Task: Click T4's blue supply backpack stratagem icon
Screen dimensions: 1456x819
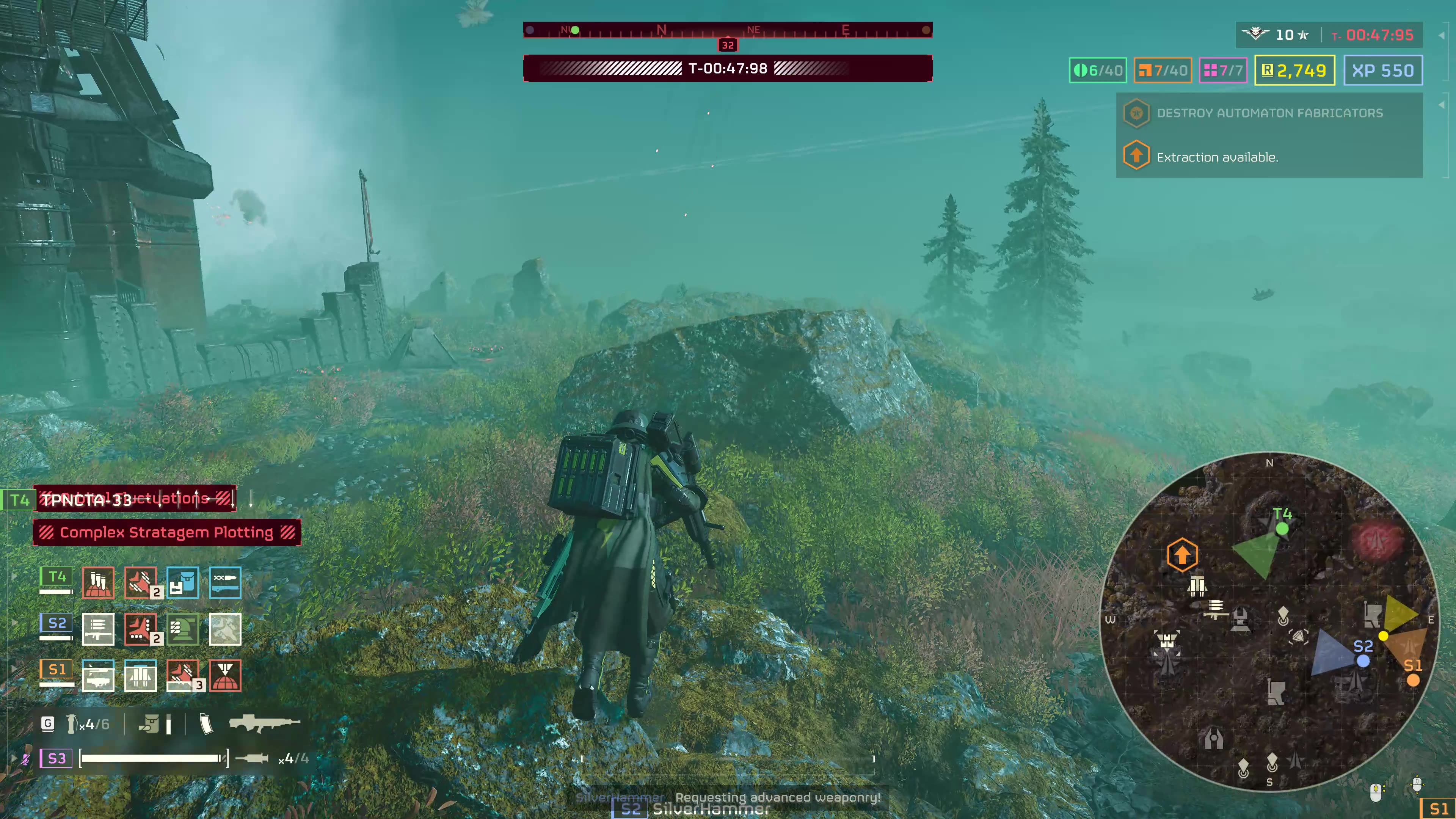Action: pyautogui.click(x=182, y=582)
